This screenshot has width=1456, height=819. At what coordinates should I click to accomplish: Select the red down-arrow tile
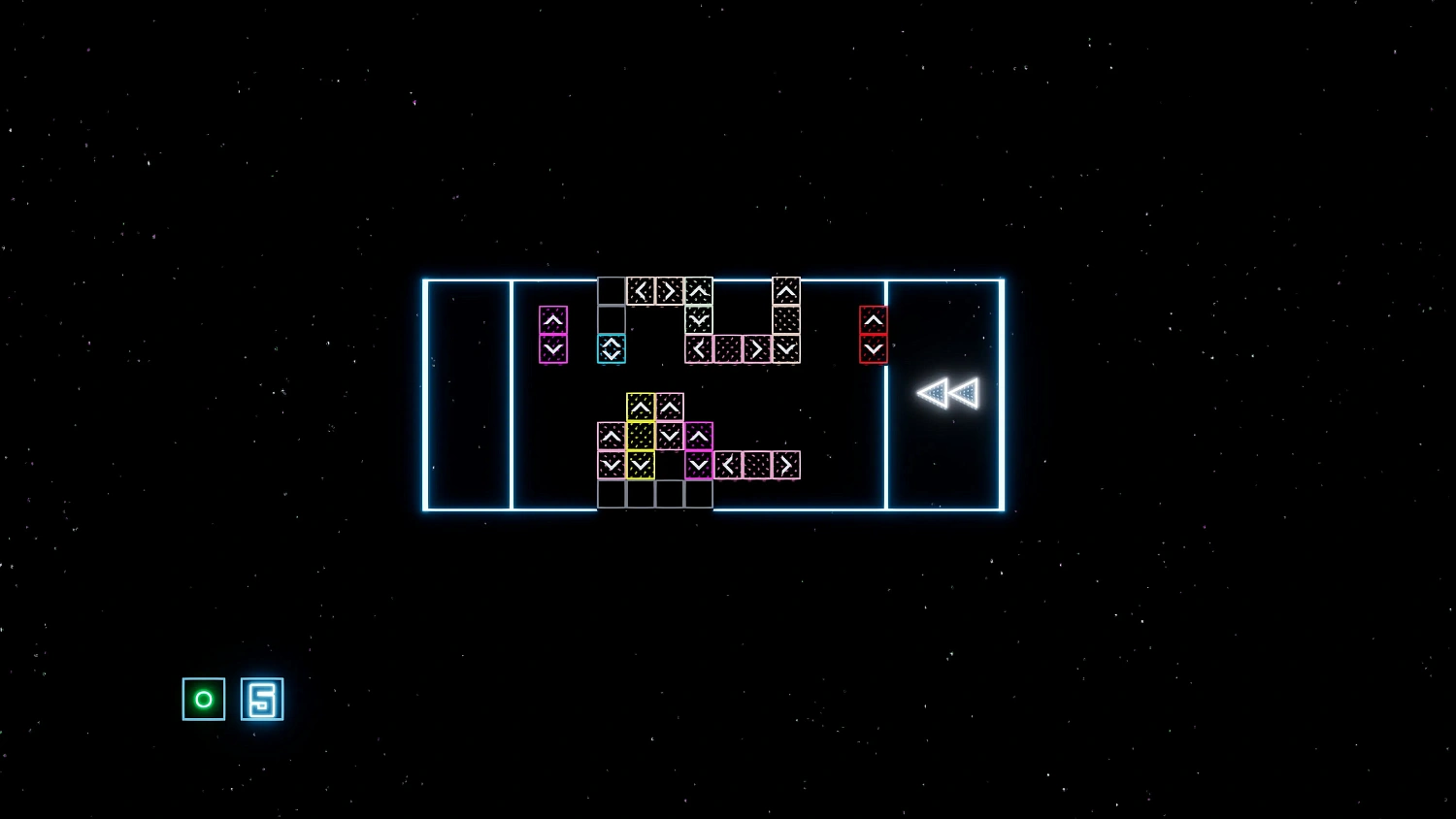click(x=873, y=348)
